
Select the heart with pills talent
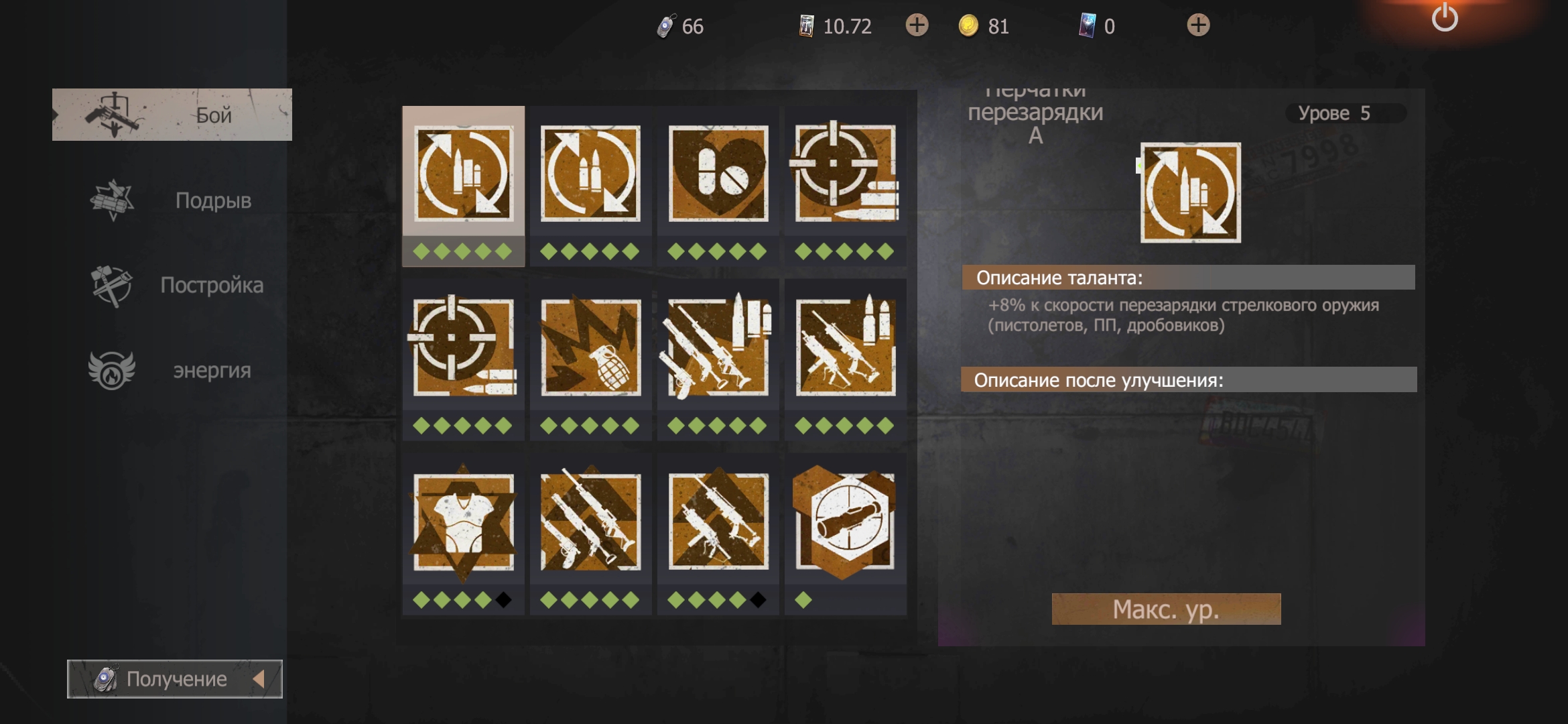718,174
